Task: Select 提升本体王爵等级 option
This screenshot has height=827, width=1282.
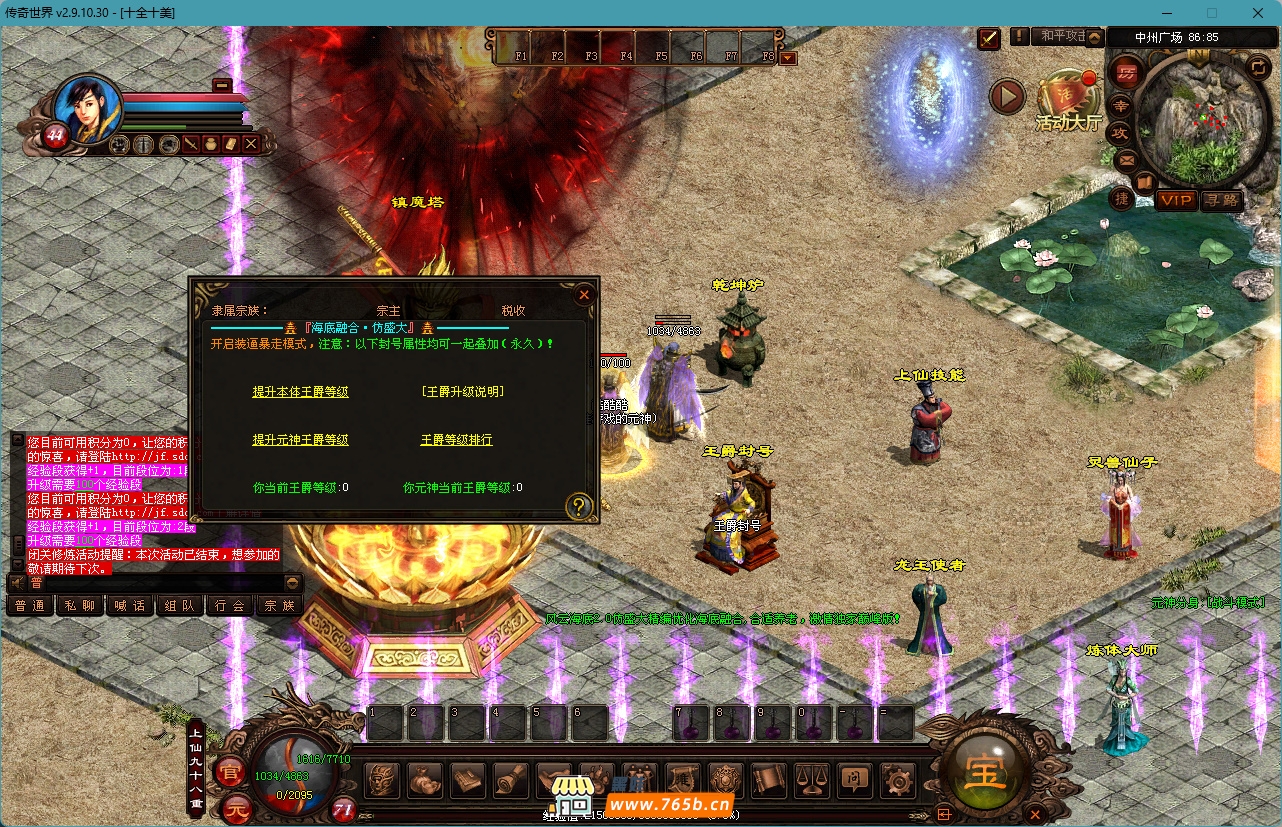Action: pos(300,392)
